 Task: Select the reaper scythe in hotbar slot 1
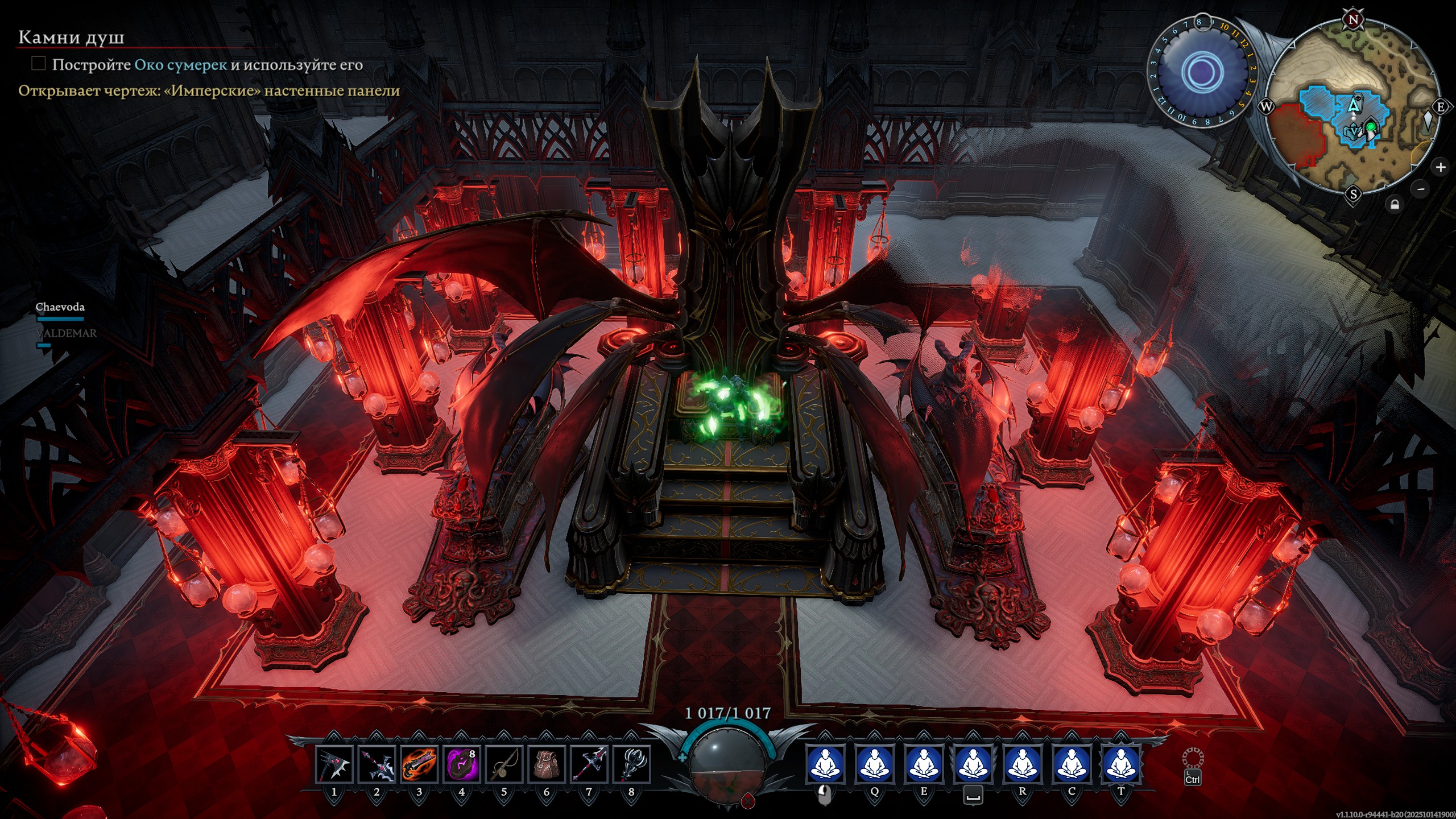coord(334,764)
